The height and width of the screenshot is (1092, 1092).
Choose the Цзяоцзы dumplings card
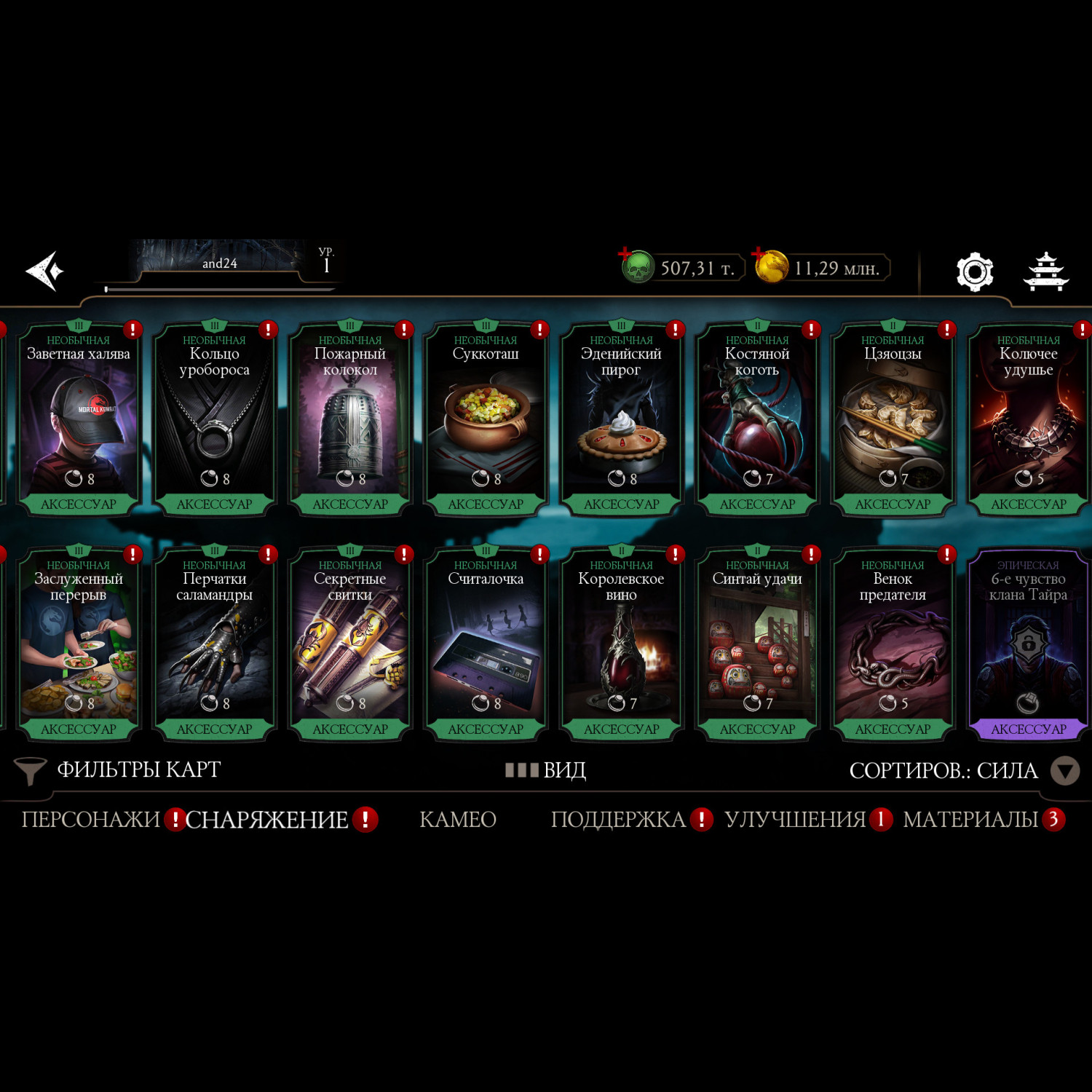pyautogui.click(x=893, y=420)
